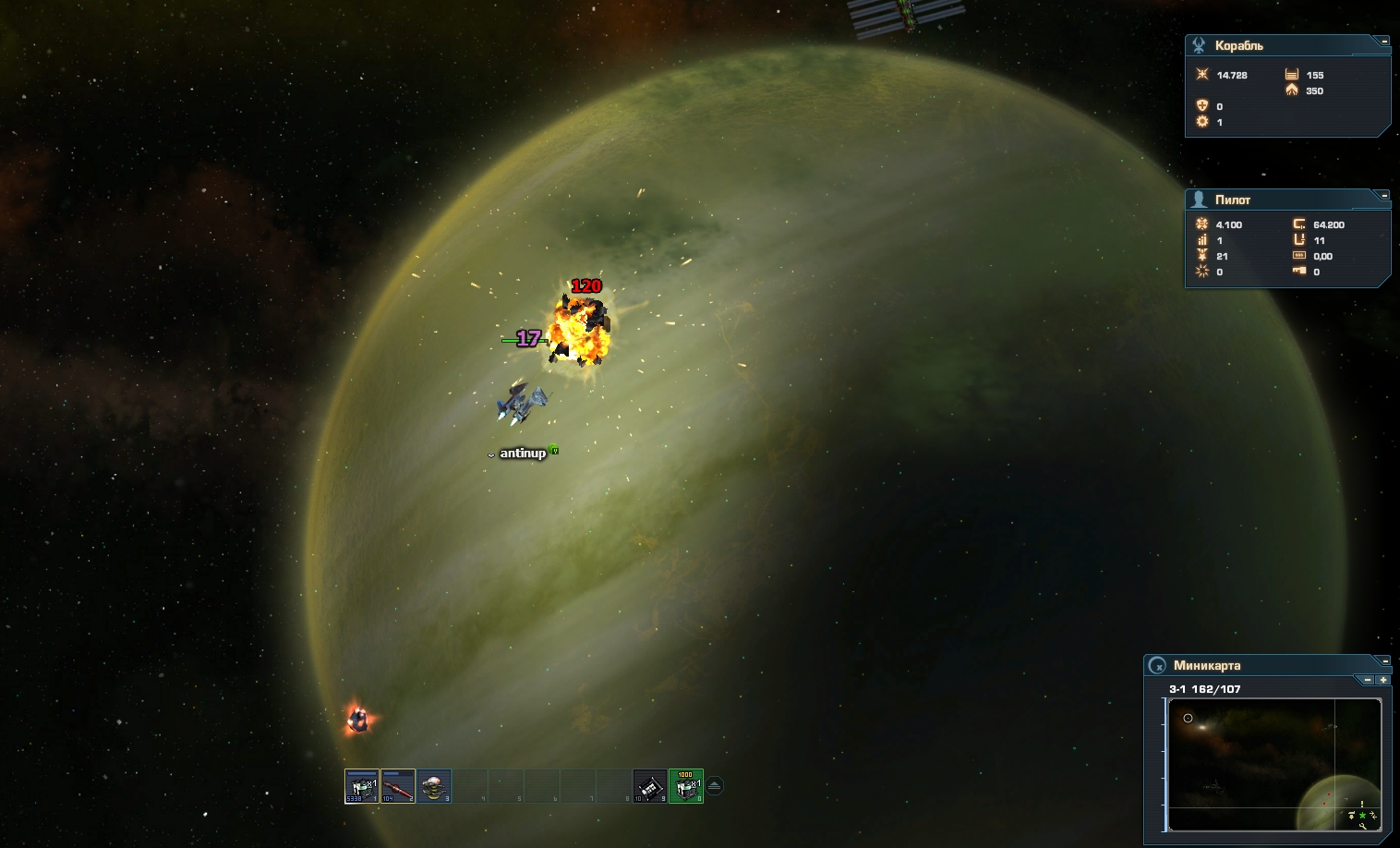Zoom out the minimap
Screen dimensions: 1400x848
click(x=1368, y=680)
